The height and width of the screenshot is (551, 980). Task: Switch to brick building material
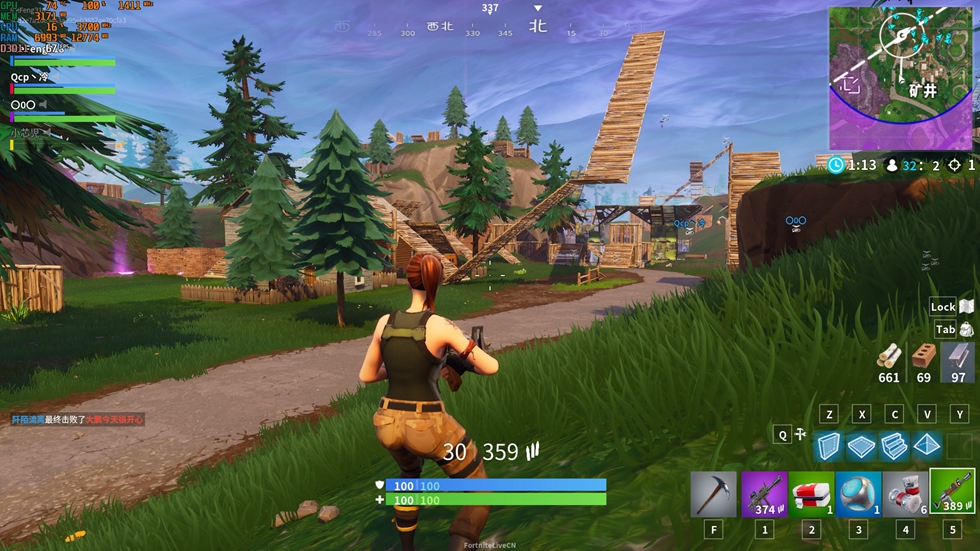[923, 356]
